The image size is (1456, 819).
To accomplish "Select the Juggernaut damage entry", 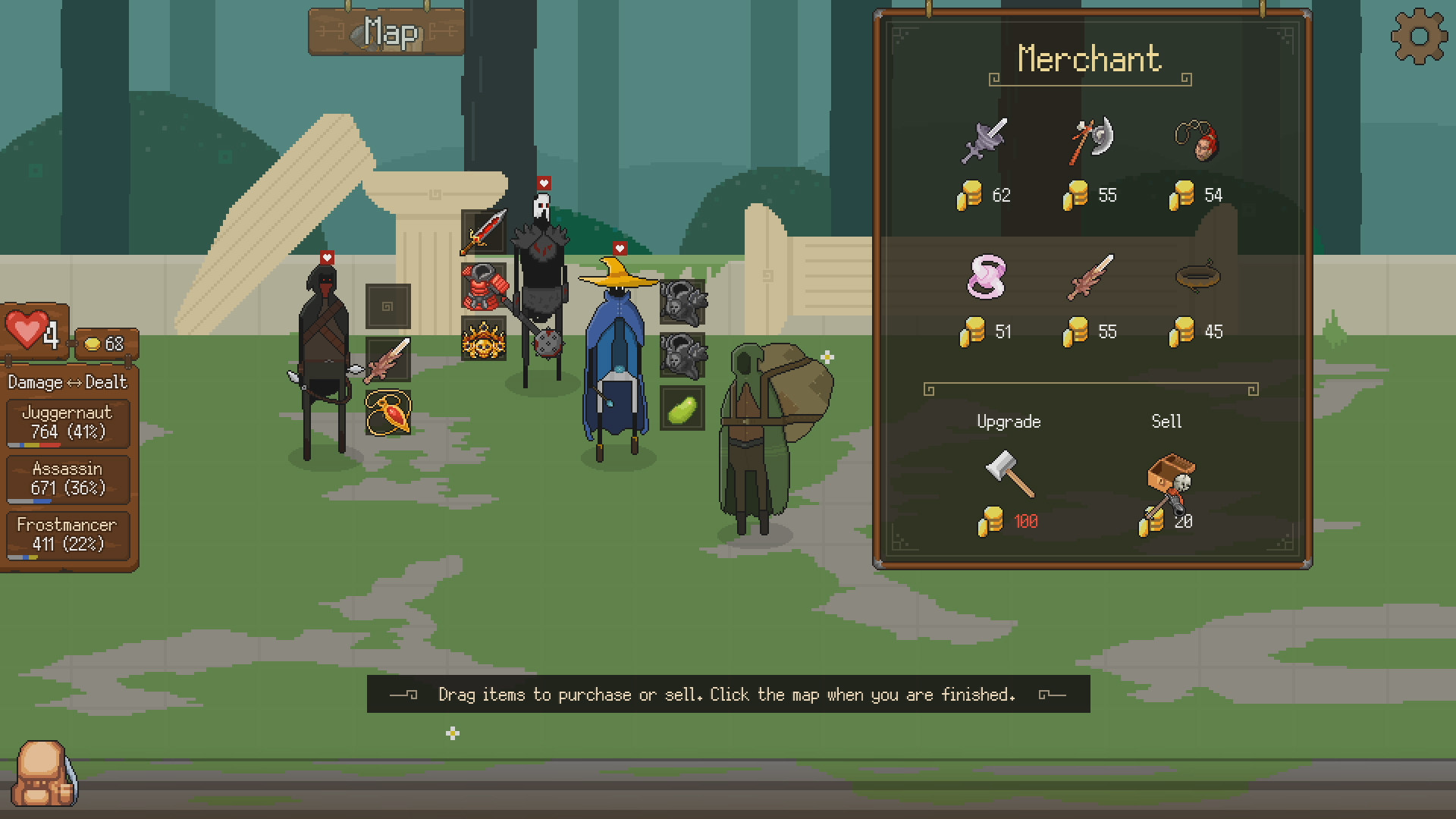I will [x=67, y=423].
